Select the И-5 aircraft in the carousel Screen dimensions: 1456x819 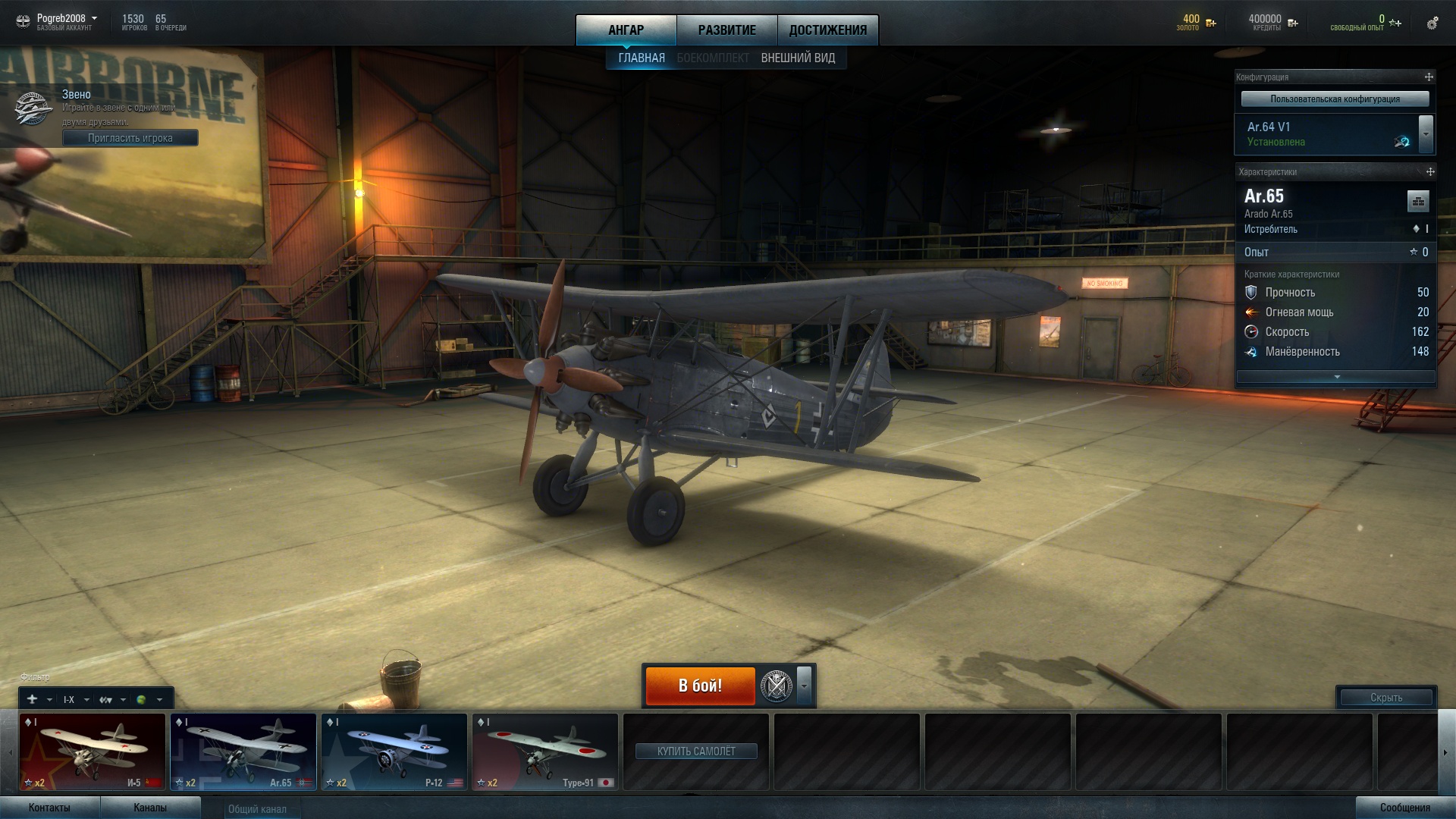(x=92, y=752)
